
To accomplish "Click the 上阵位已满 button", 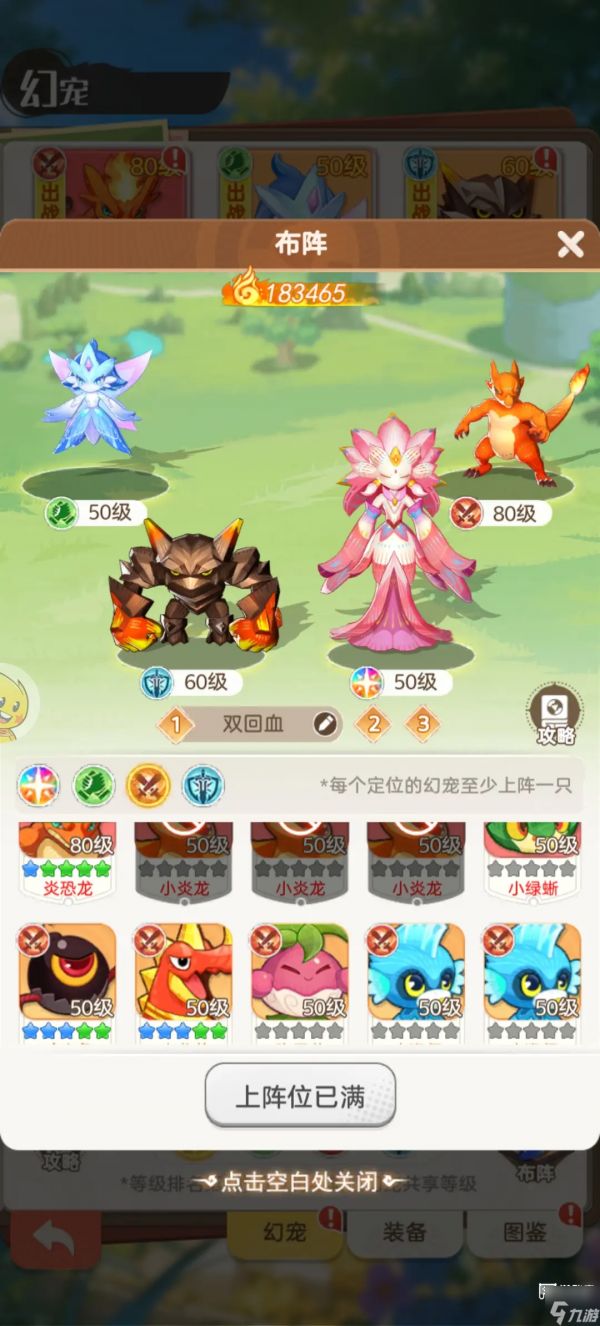I will pyautogui.click(x=300, y=1096).
